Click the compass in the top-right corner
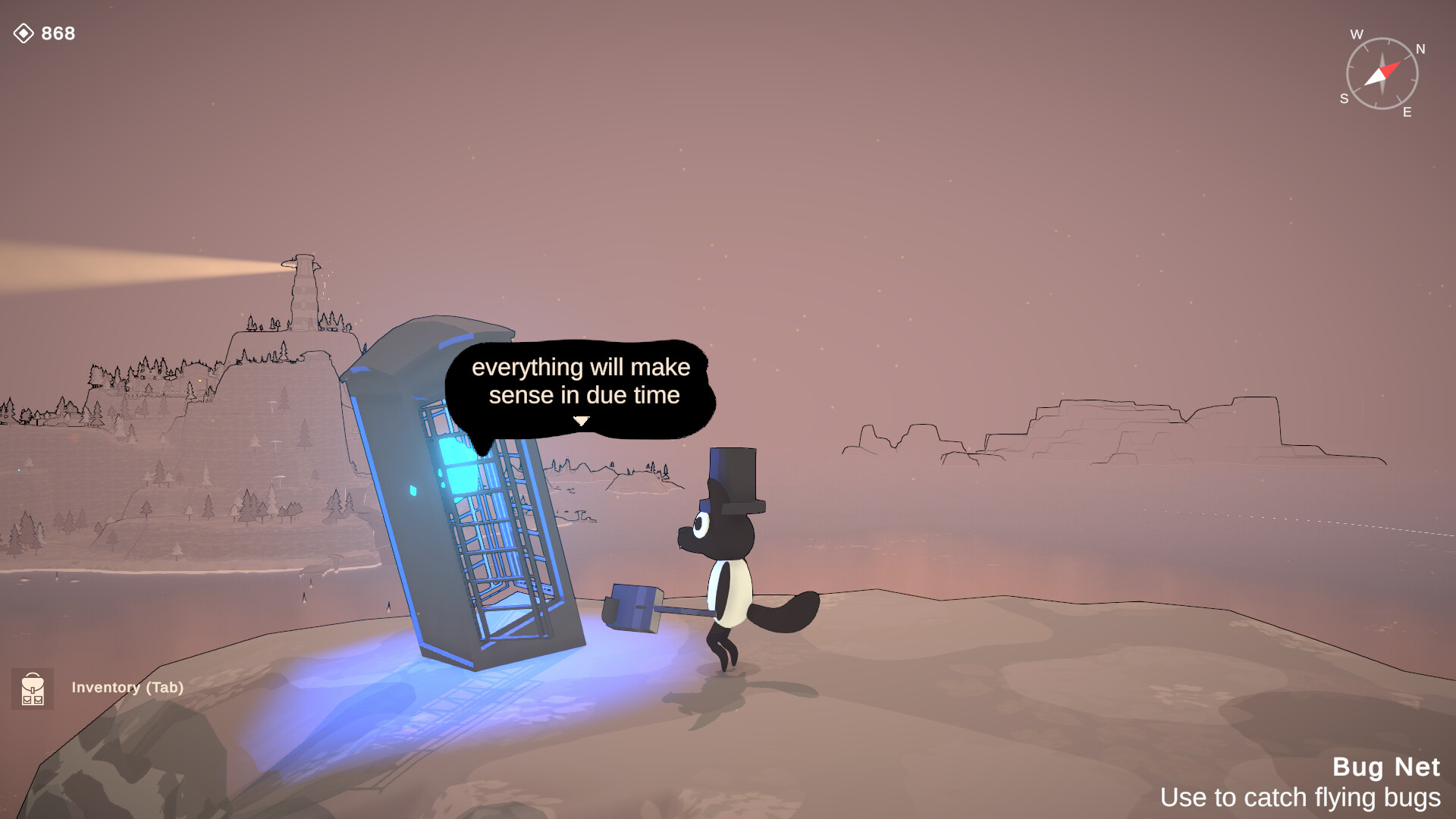This screenshot has height=819, width=1456. (x=1382, y=73)
